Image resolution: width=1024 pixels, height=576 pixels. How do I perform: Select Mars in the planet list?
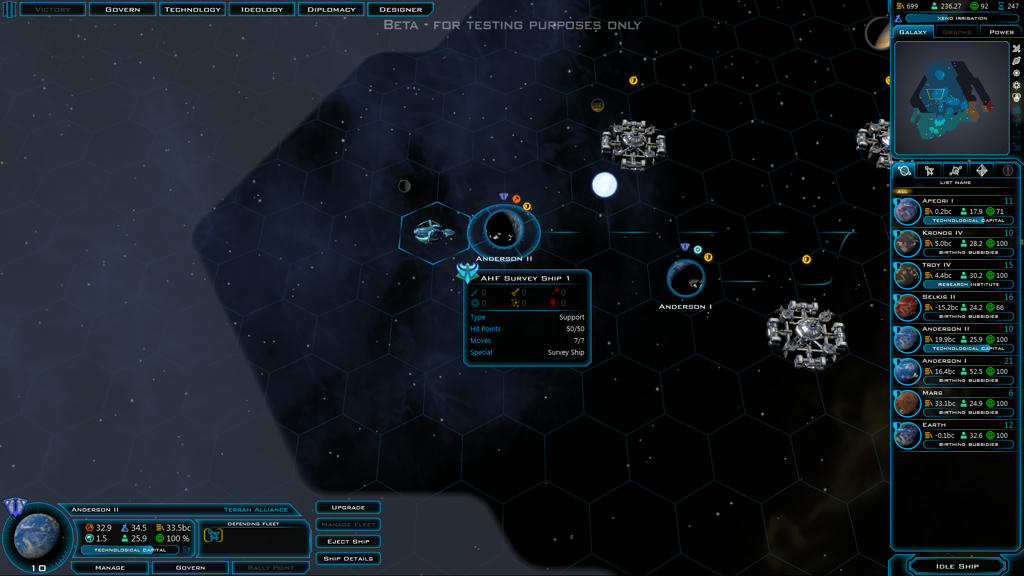(x=954, y=403)
